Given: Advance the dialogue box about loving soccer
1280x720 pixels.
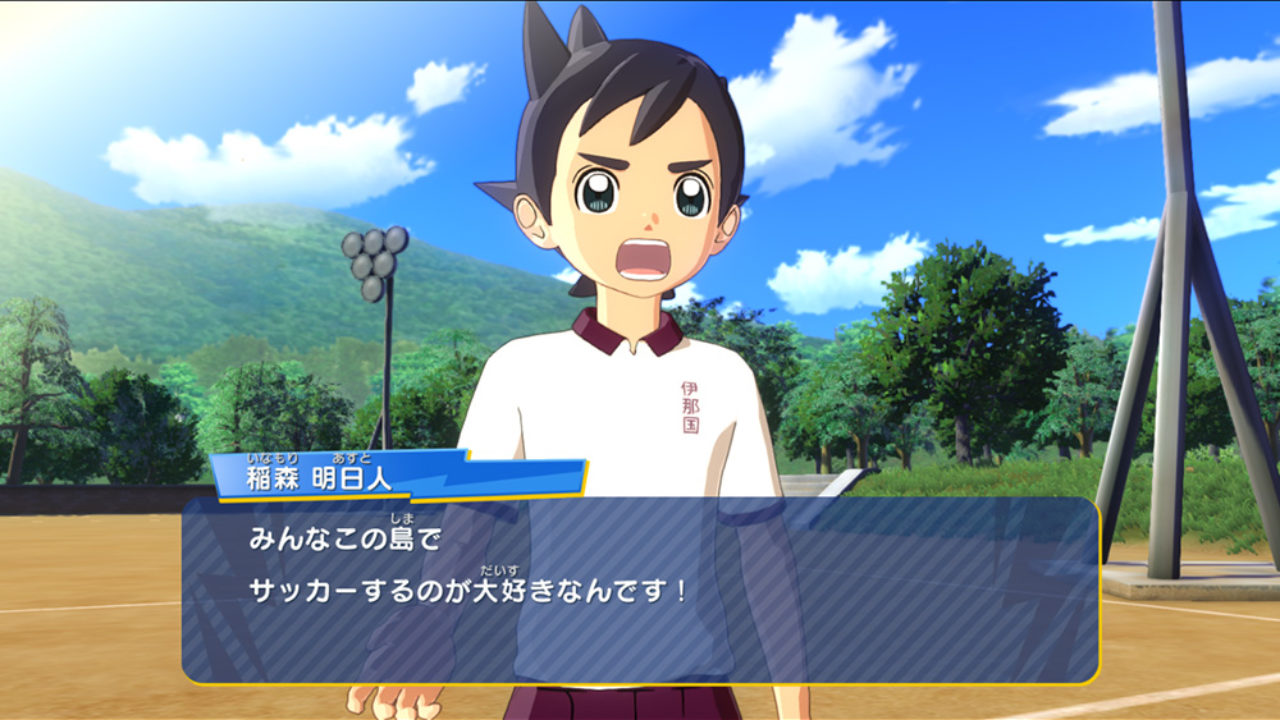Looking at the screenshot, I should 640,590.
